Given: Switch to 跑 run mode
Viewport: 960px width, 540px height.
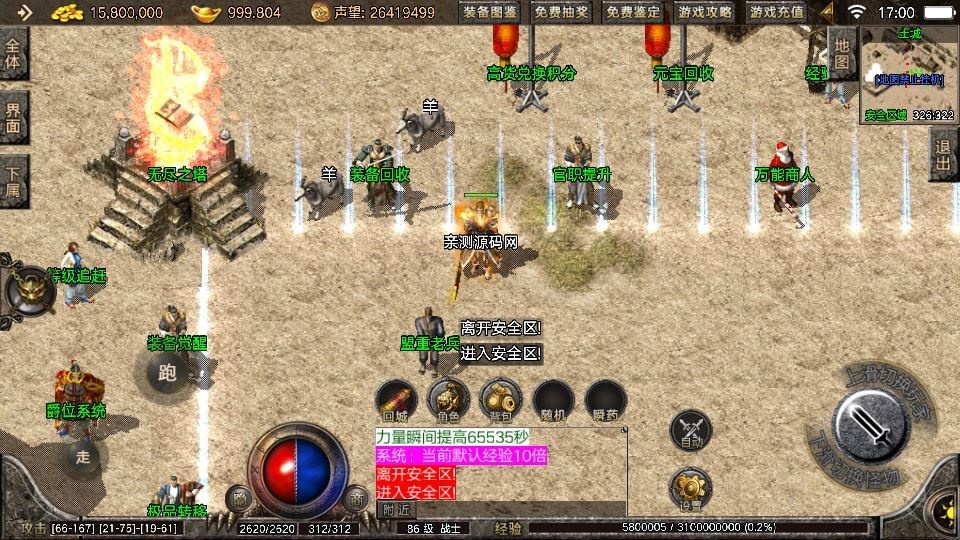Looking at the screenshot, I should [x=166, y=374].
